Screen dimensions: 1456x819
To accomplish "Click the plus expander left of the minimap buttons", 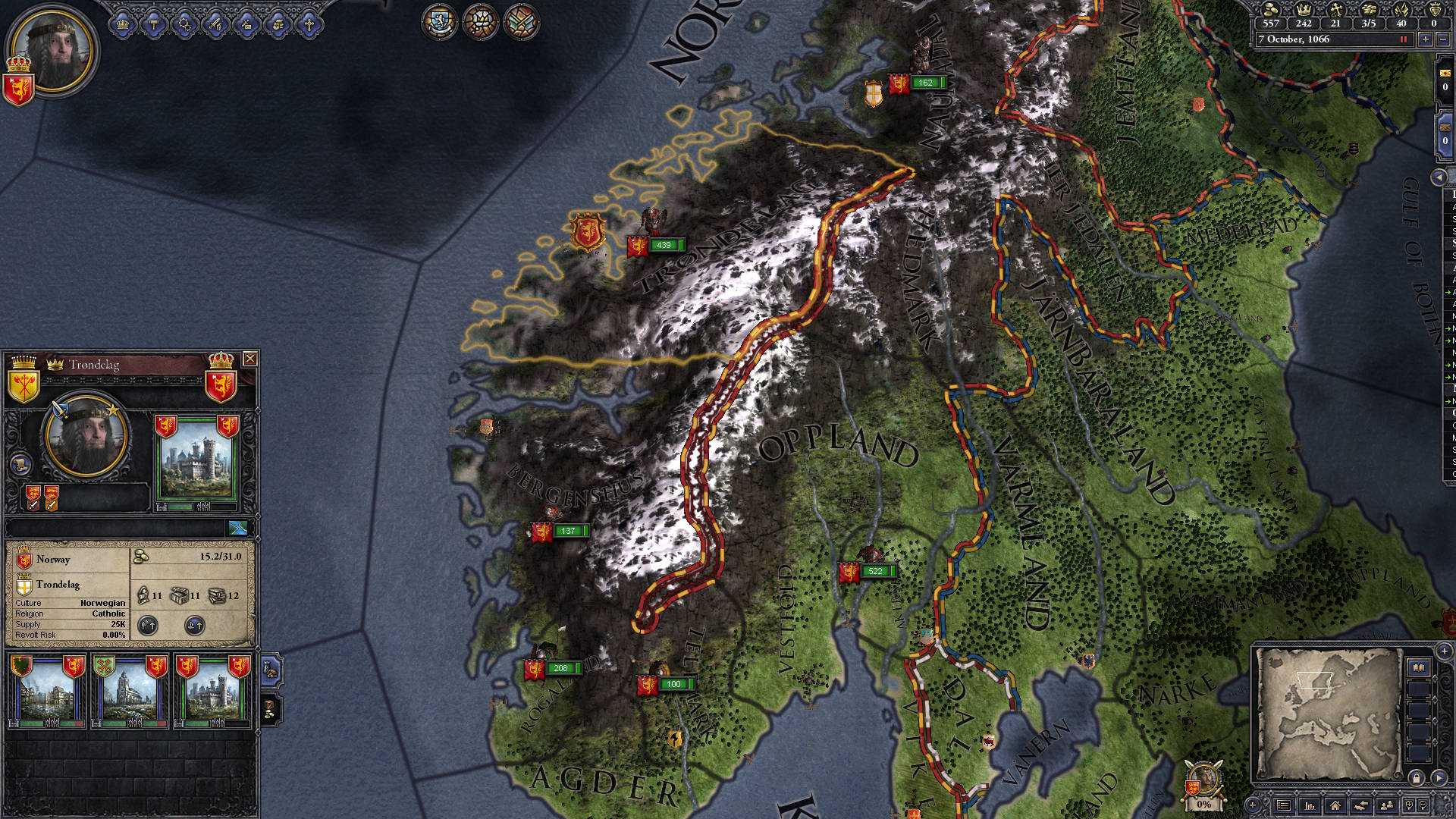I will (1253, 805).
